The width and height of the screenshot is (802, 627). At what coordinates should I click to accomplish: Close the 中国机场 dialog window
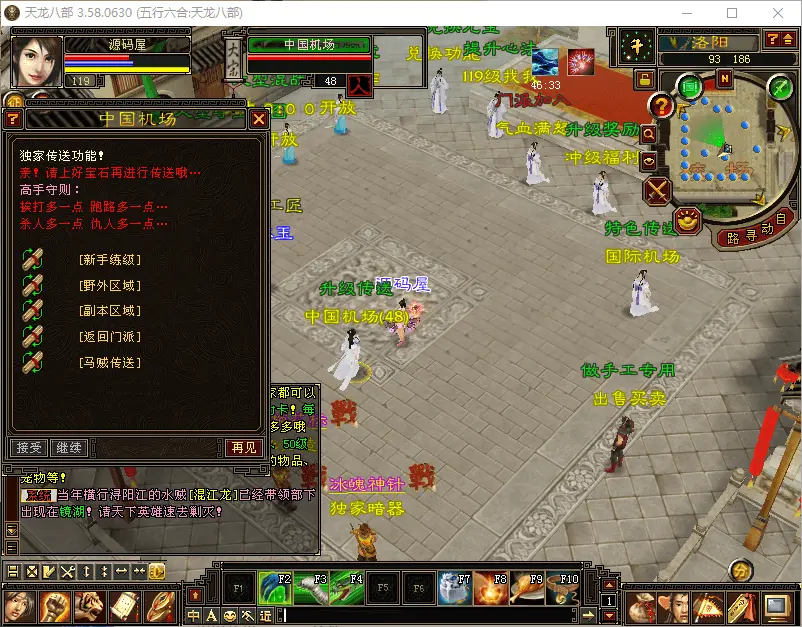[258, 119]
